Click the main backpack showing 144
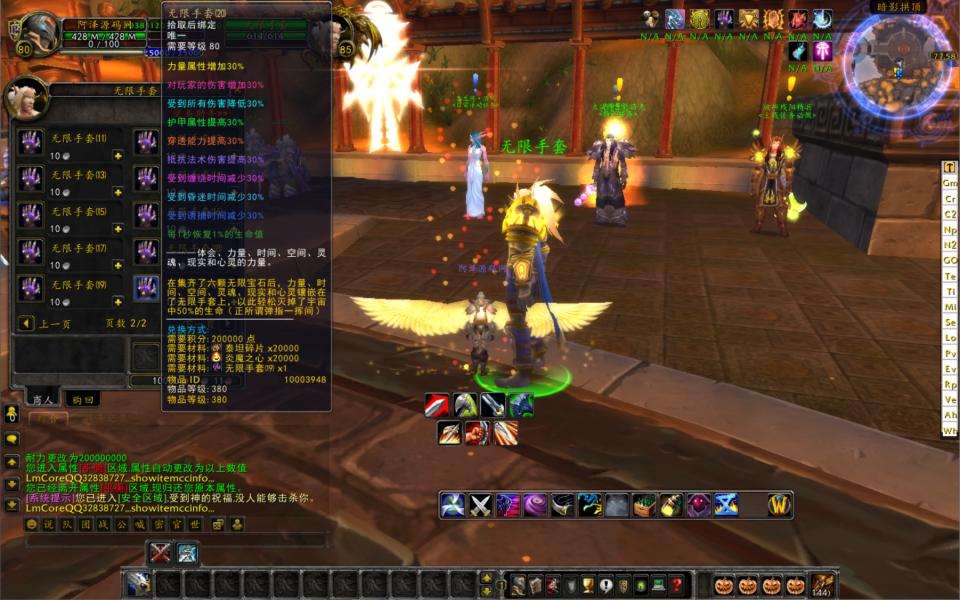Screen dimensions: 960x600 (x=823, y=585)
